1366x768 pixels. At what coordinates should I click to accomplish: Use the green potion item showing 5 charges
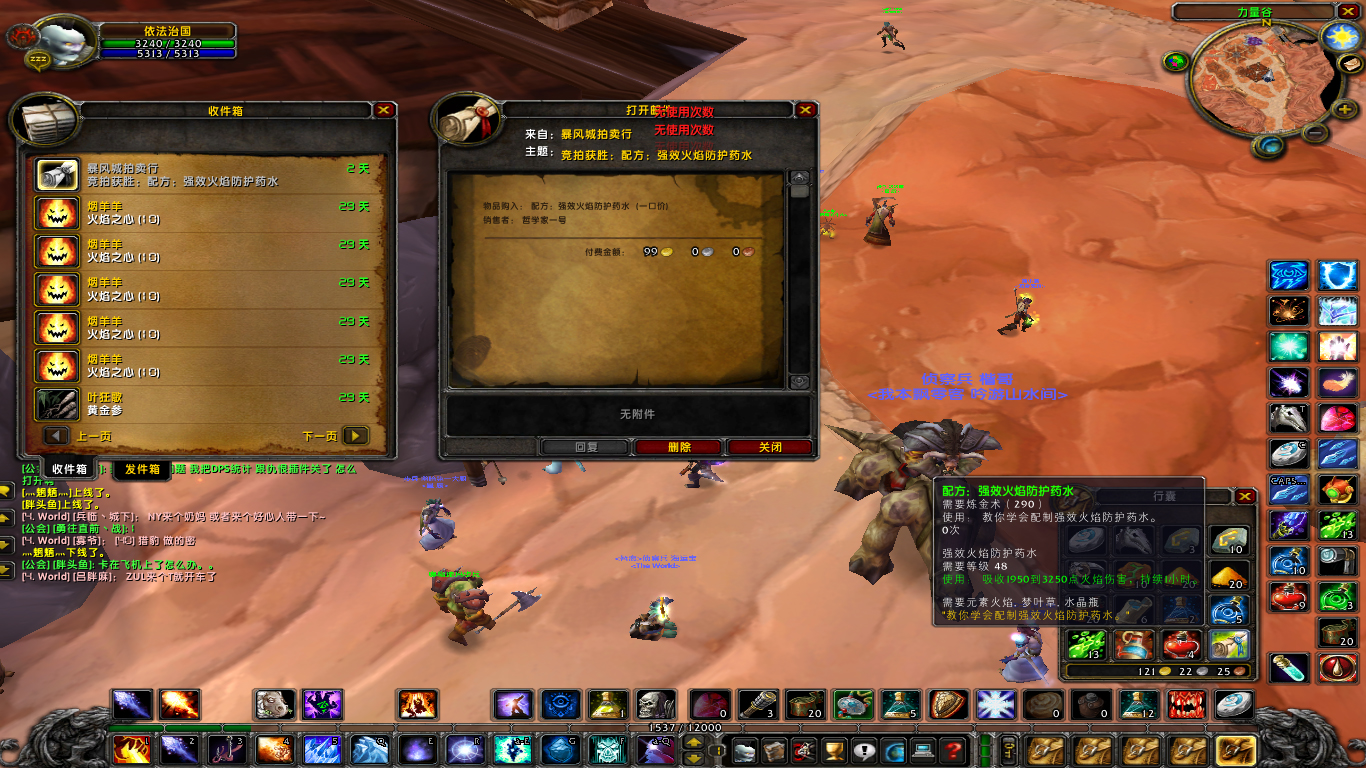point(899,703)
